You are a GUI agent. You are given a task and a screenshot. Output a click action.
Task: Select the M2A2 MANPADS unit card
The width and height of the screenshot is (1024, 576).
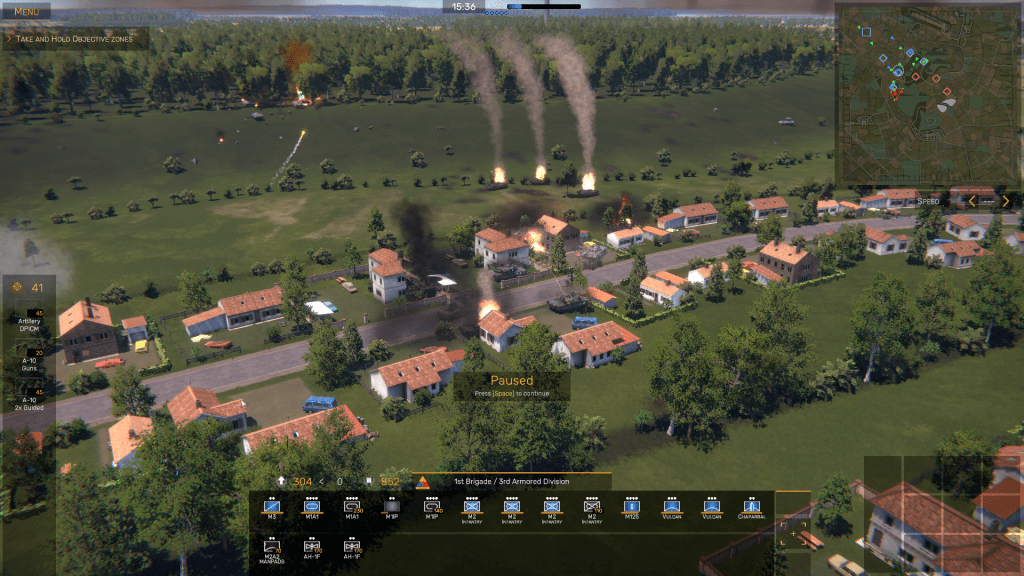pyautogui.click(x=271, y=547)
